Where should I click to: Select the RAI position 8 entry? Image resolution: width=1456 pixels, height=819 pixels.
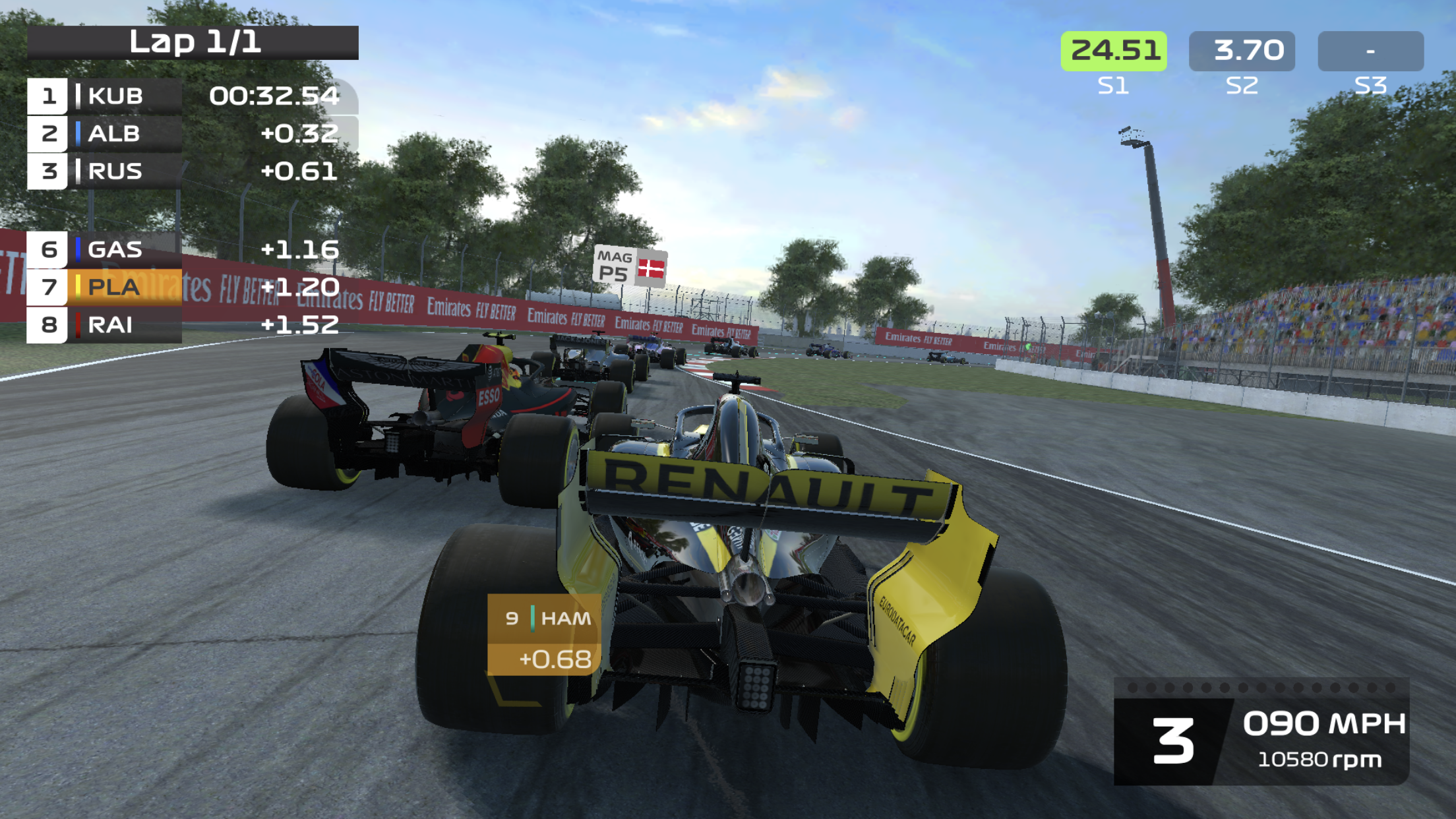112,324
